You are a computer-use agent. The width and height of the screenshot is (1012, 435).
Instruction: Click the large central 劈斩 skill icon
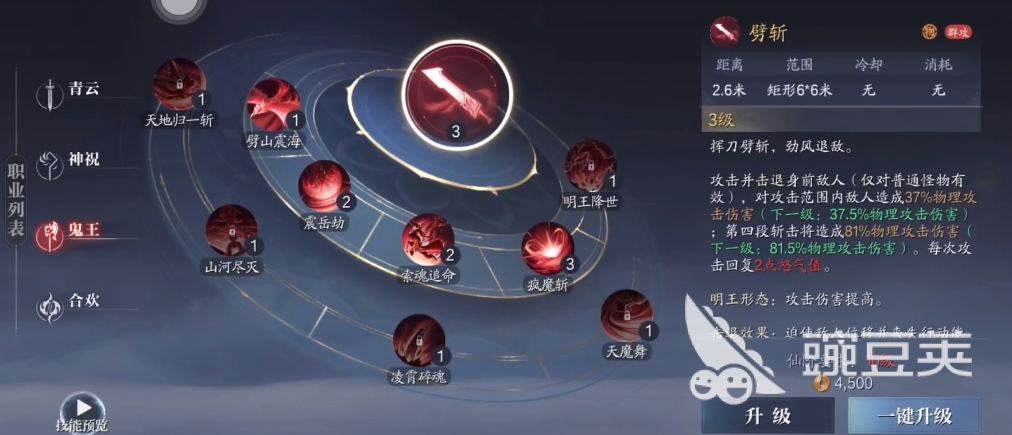point(456,94)
